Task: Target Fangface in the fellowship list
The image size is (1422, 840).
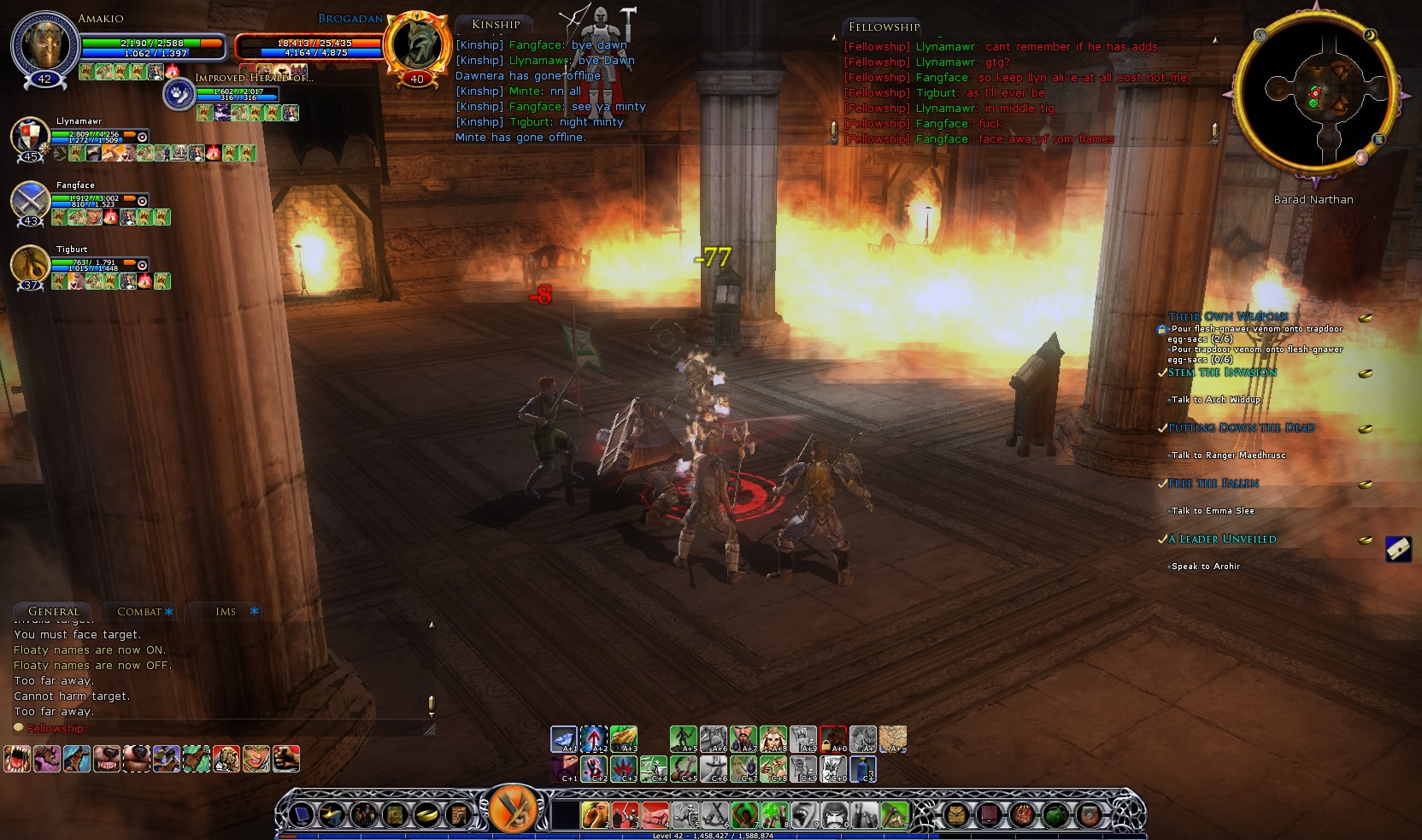Action: pyautogui.click(x=29, y=201)
